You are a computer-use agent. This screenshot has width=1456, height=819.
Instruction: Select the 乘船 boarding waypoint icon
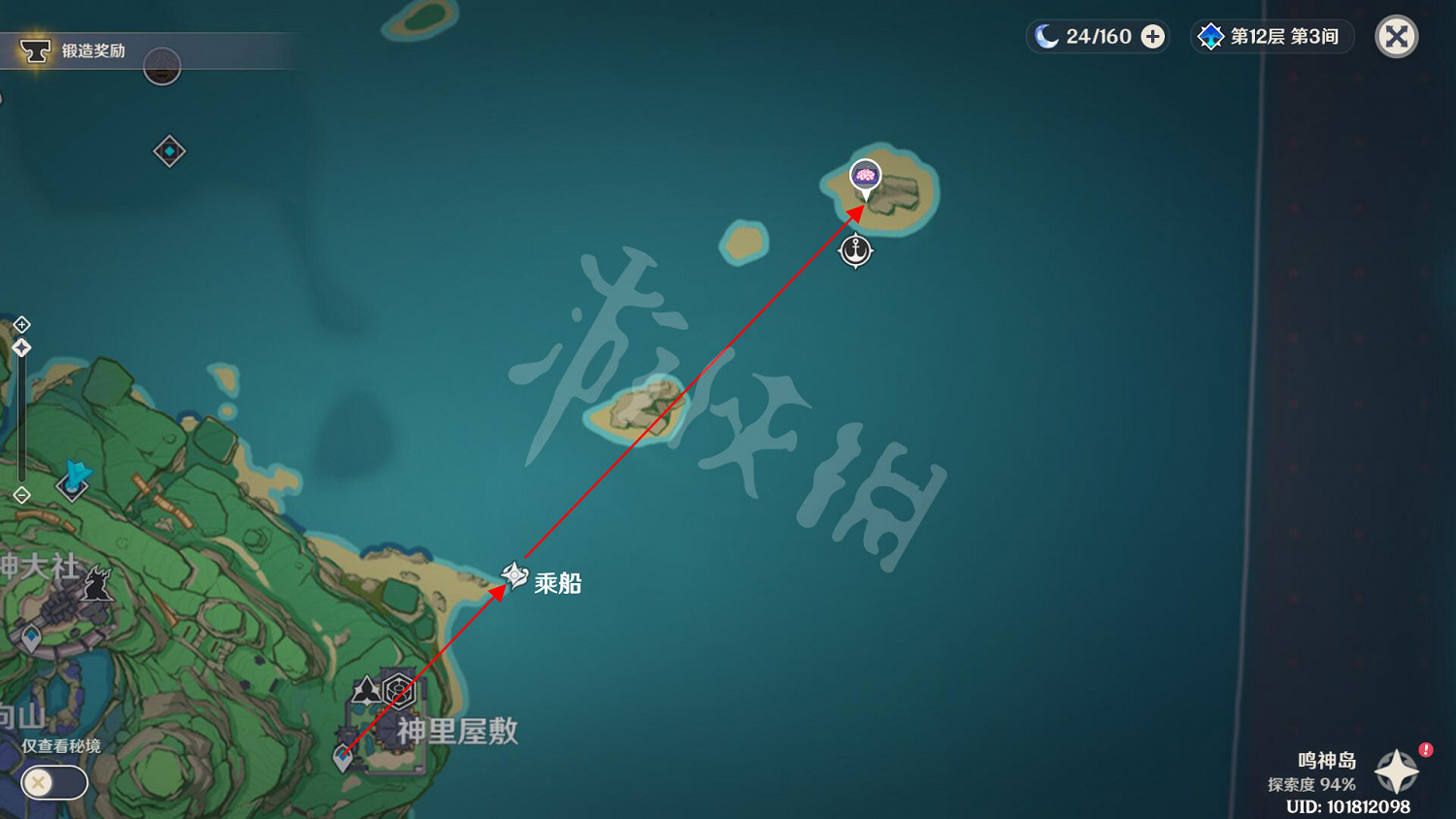pos(514,575)
